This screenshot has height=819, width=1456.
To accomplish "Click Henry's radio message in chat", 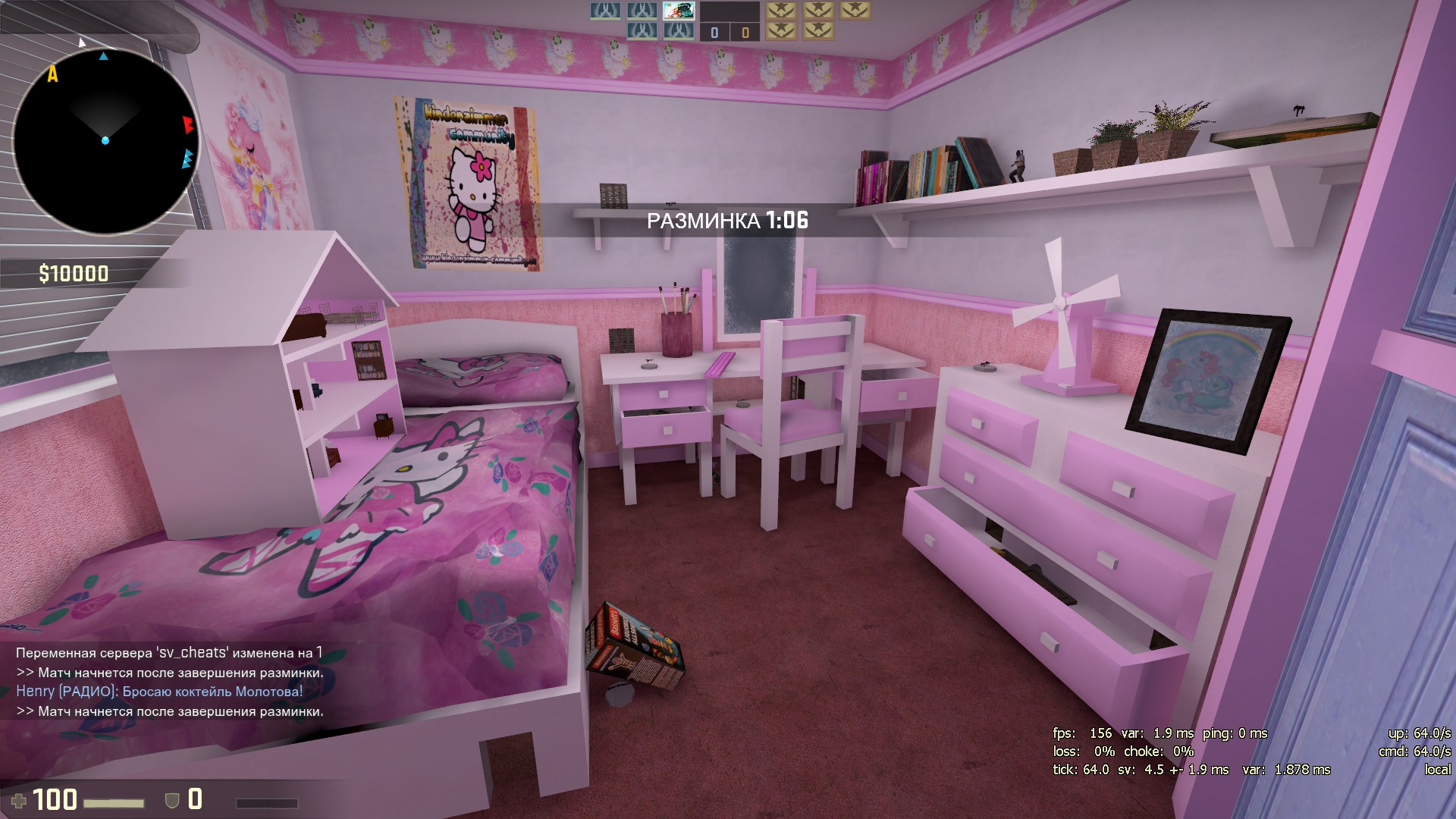I will (x=159, y=692).
